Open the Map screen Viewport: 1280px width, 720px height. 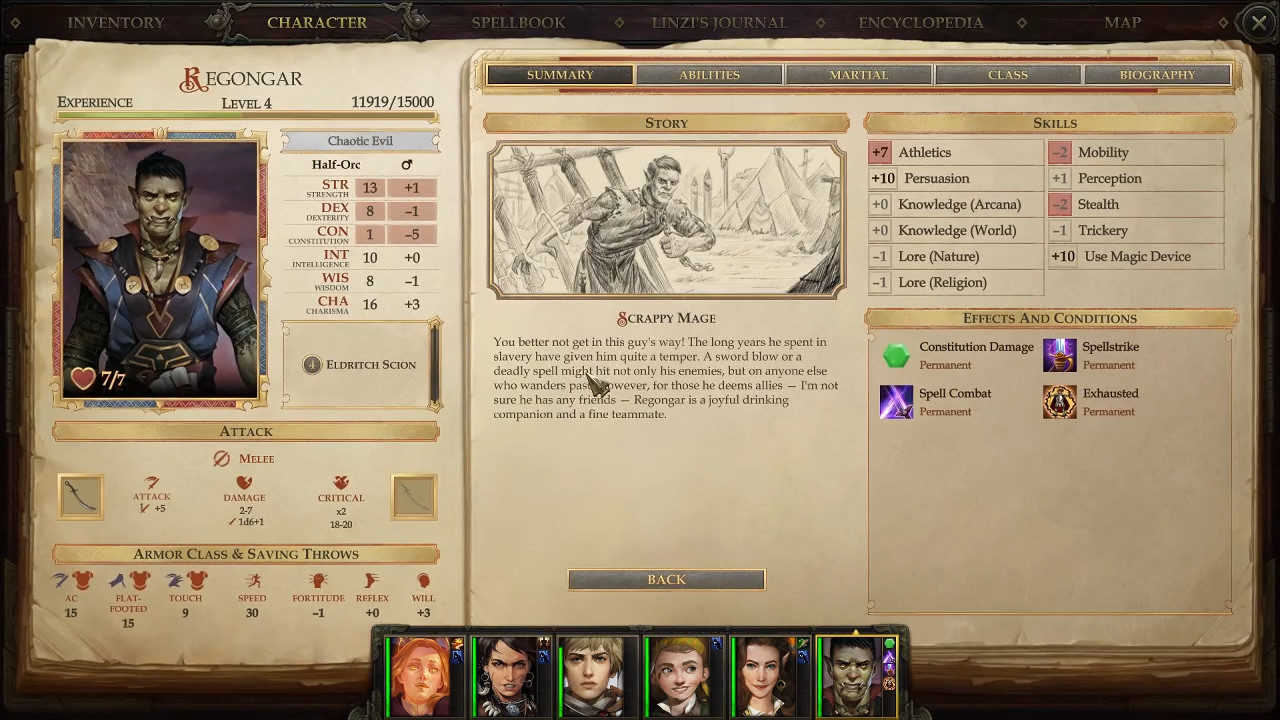tap(1122, 22)
